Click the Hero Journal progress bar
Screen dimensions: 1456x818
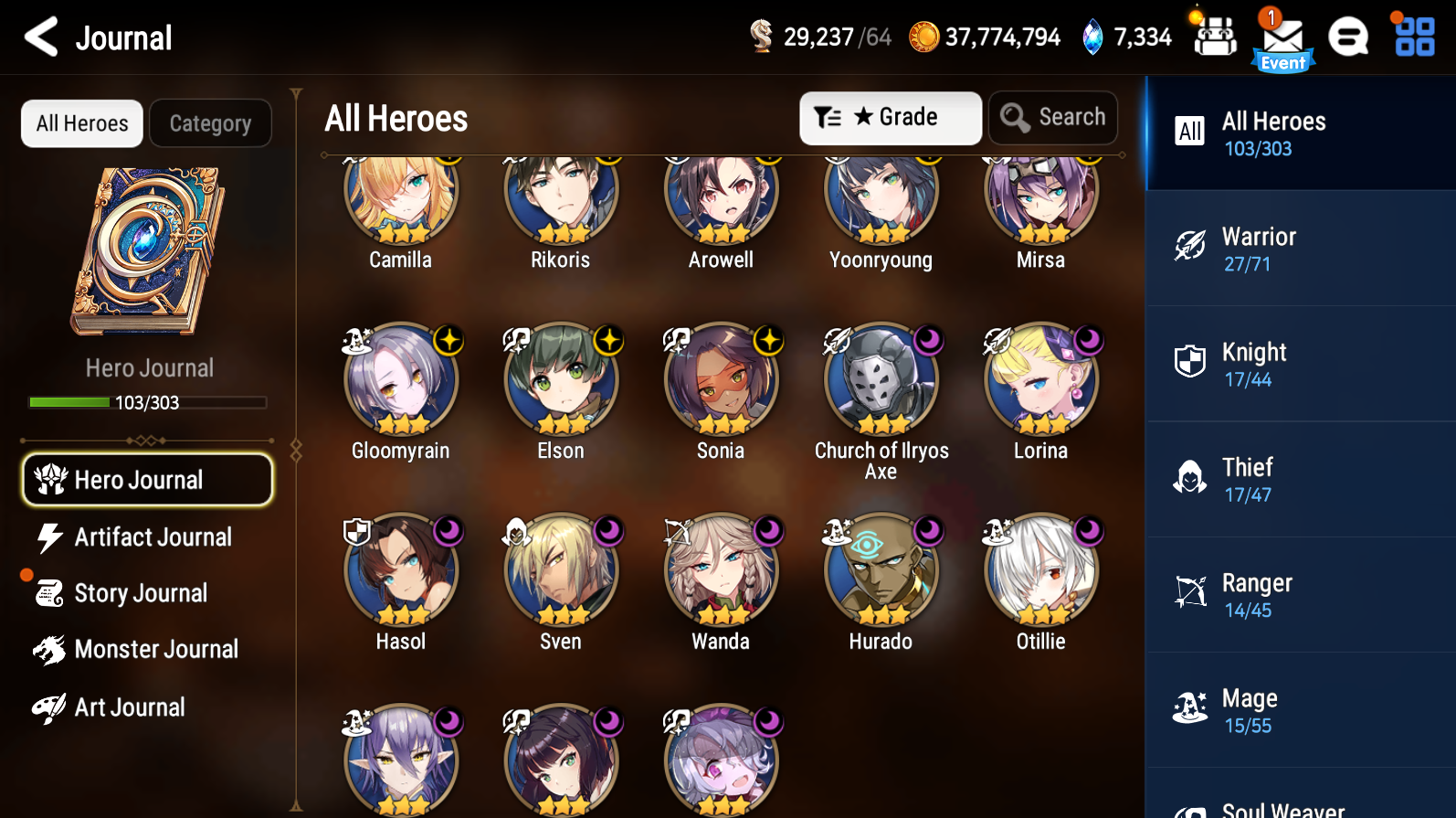(146, 401)
